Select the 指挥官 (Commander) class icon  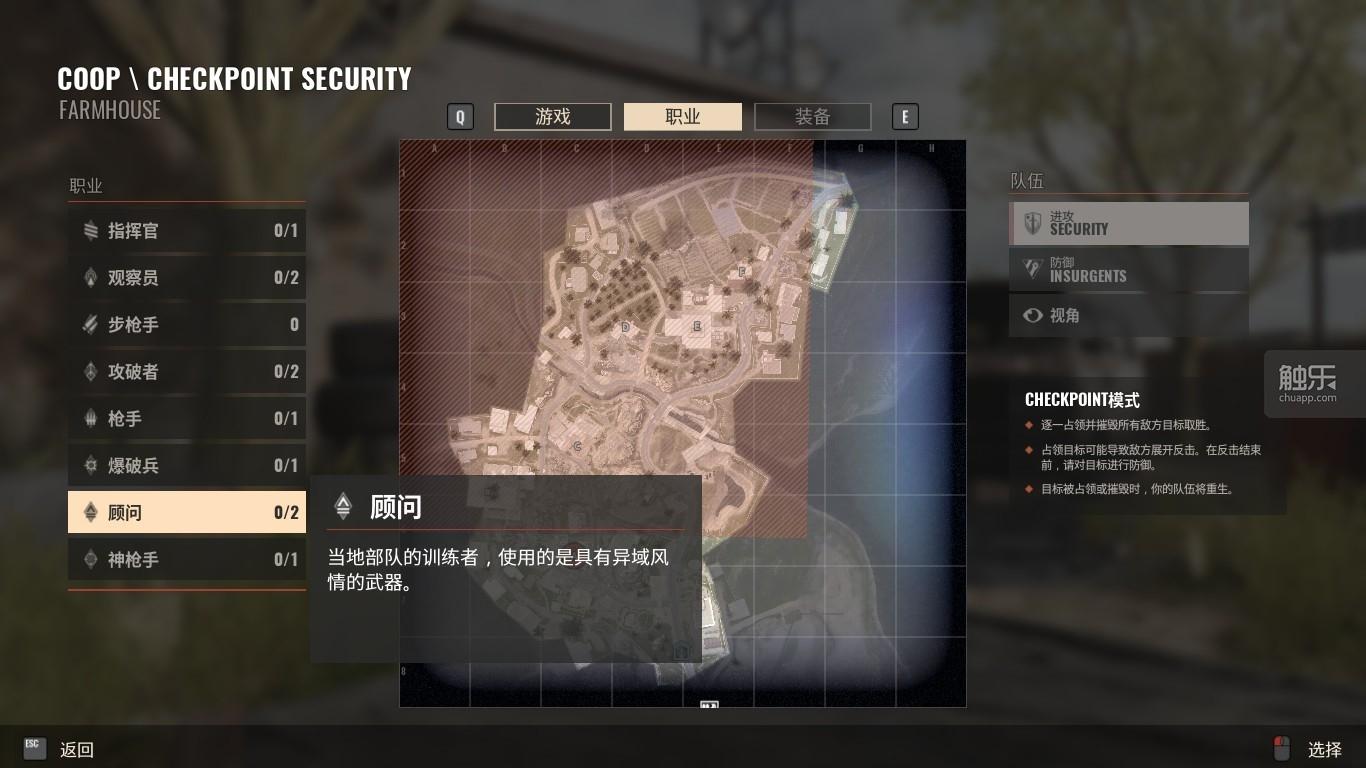click(89, 231)
